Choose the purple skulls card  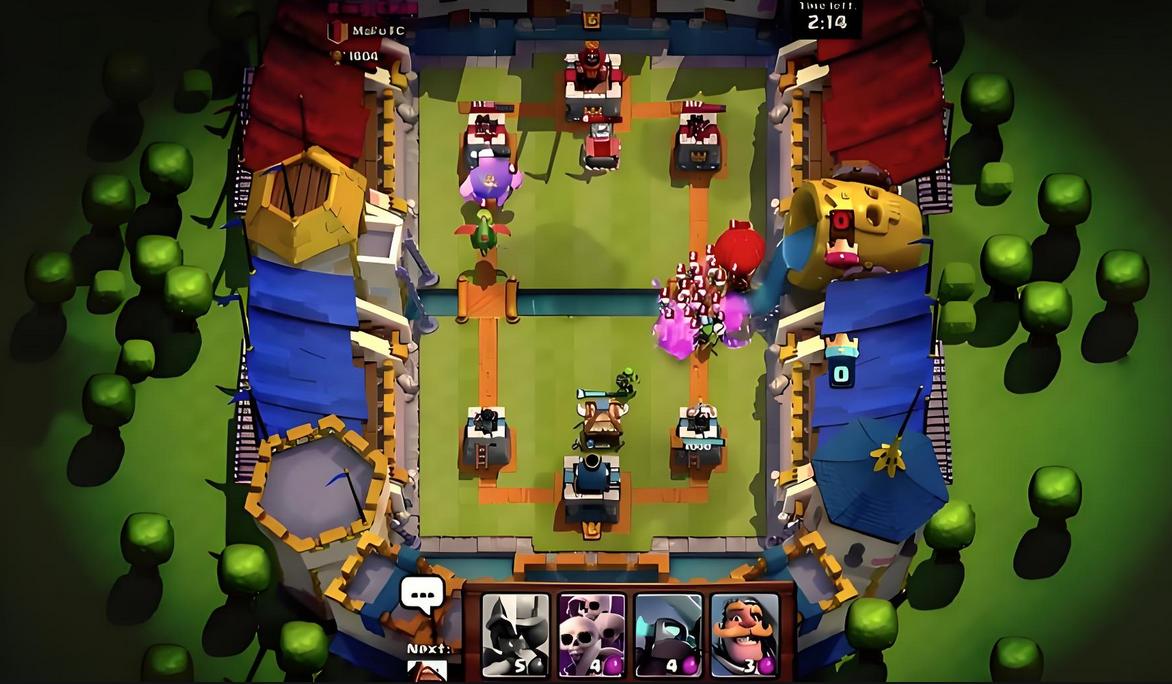coord(591,634)
